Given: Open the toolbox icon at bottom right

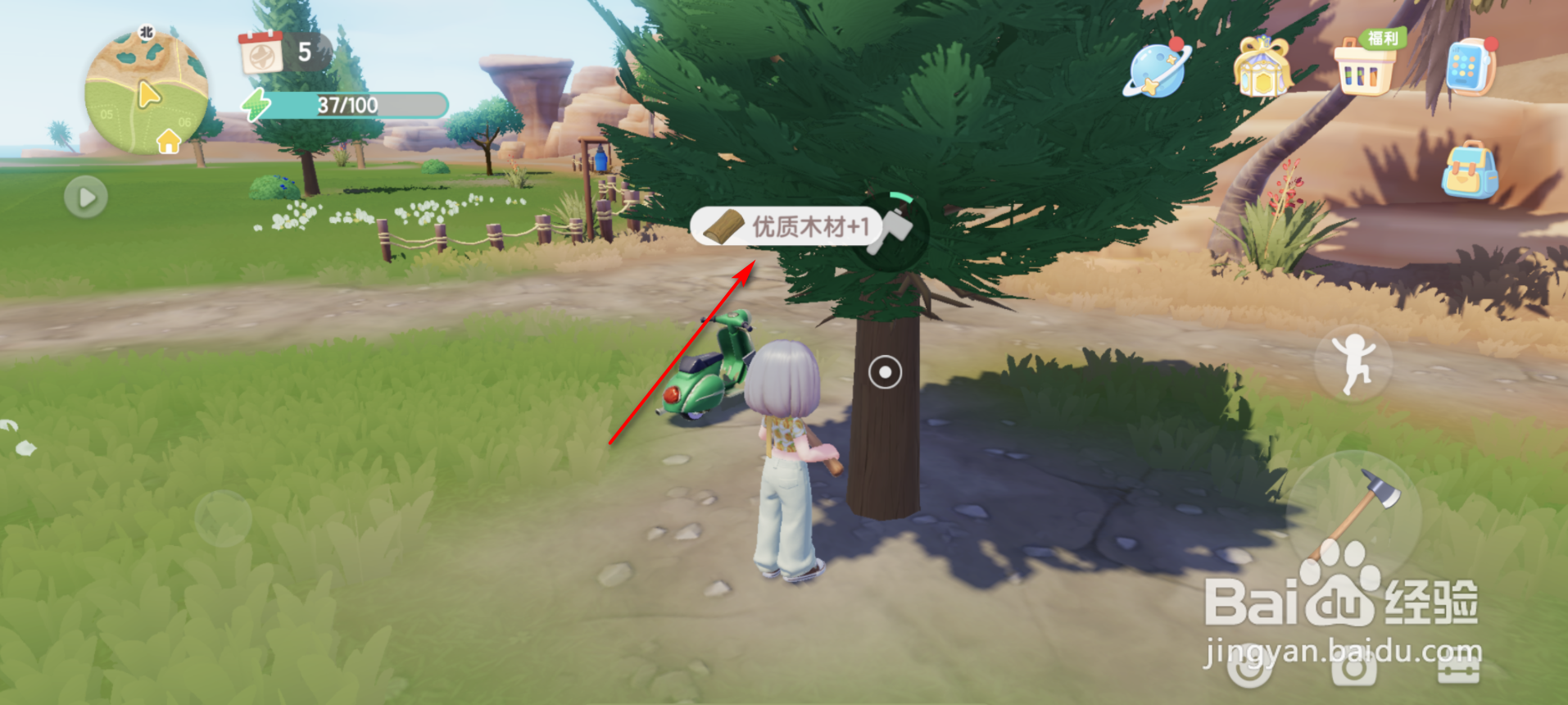Looking at the screenshot, I should pos(1459,671).
